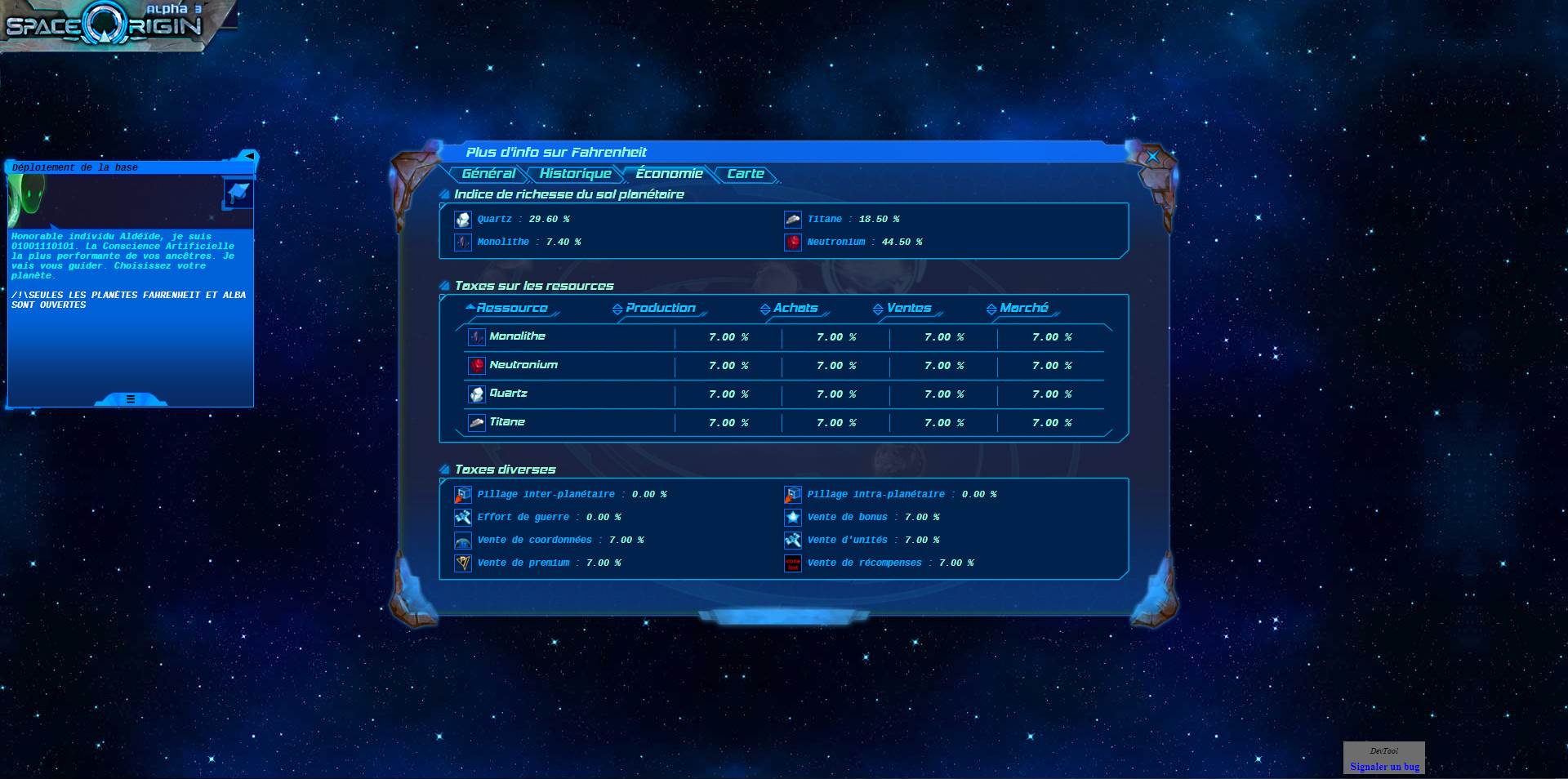Collapse the tutorial panel with arrow button
Viewport: 1568px width, 779px height.
click(249, 156)
